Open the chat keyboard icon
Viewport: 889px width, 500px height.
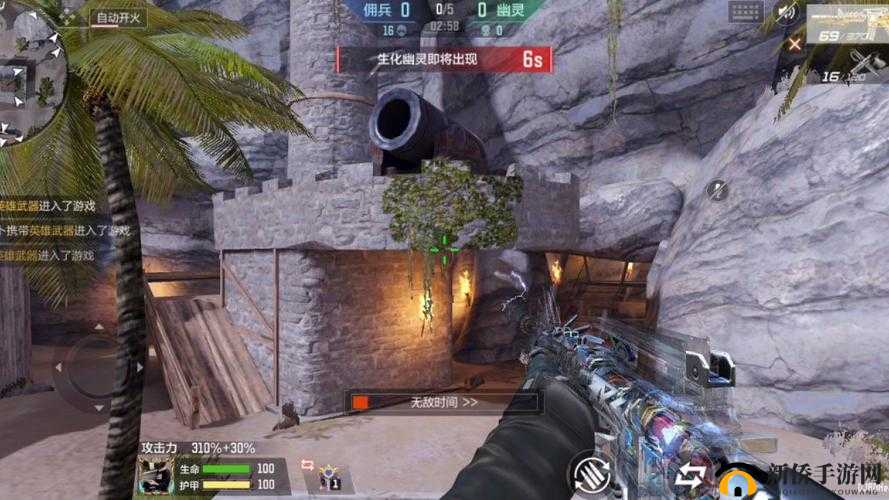746,13
